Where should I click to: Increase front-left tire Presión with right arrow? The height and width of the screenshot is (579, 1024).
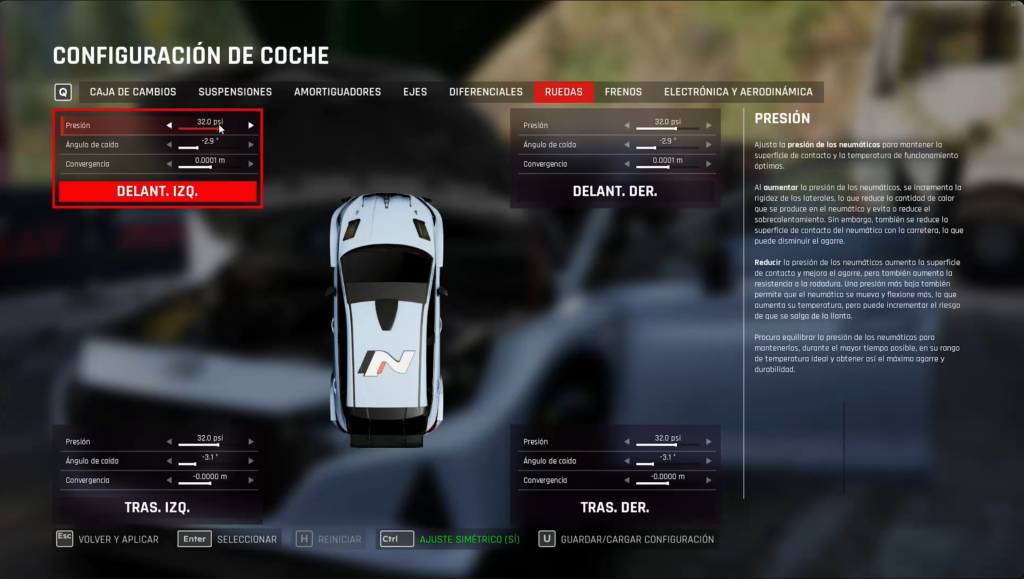point(251,125)
